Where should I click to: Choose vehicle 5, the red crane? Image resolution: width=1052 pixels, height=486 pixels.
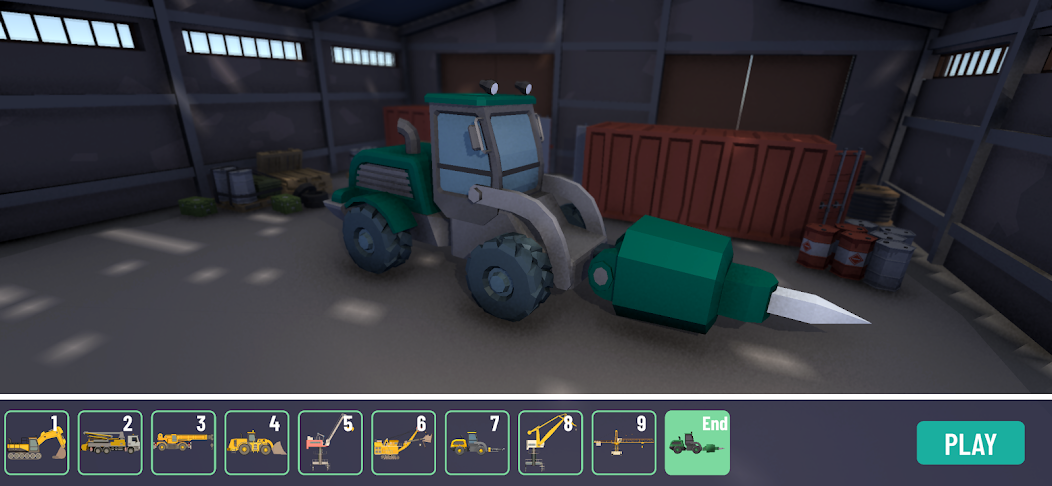pos(331,443)
